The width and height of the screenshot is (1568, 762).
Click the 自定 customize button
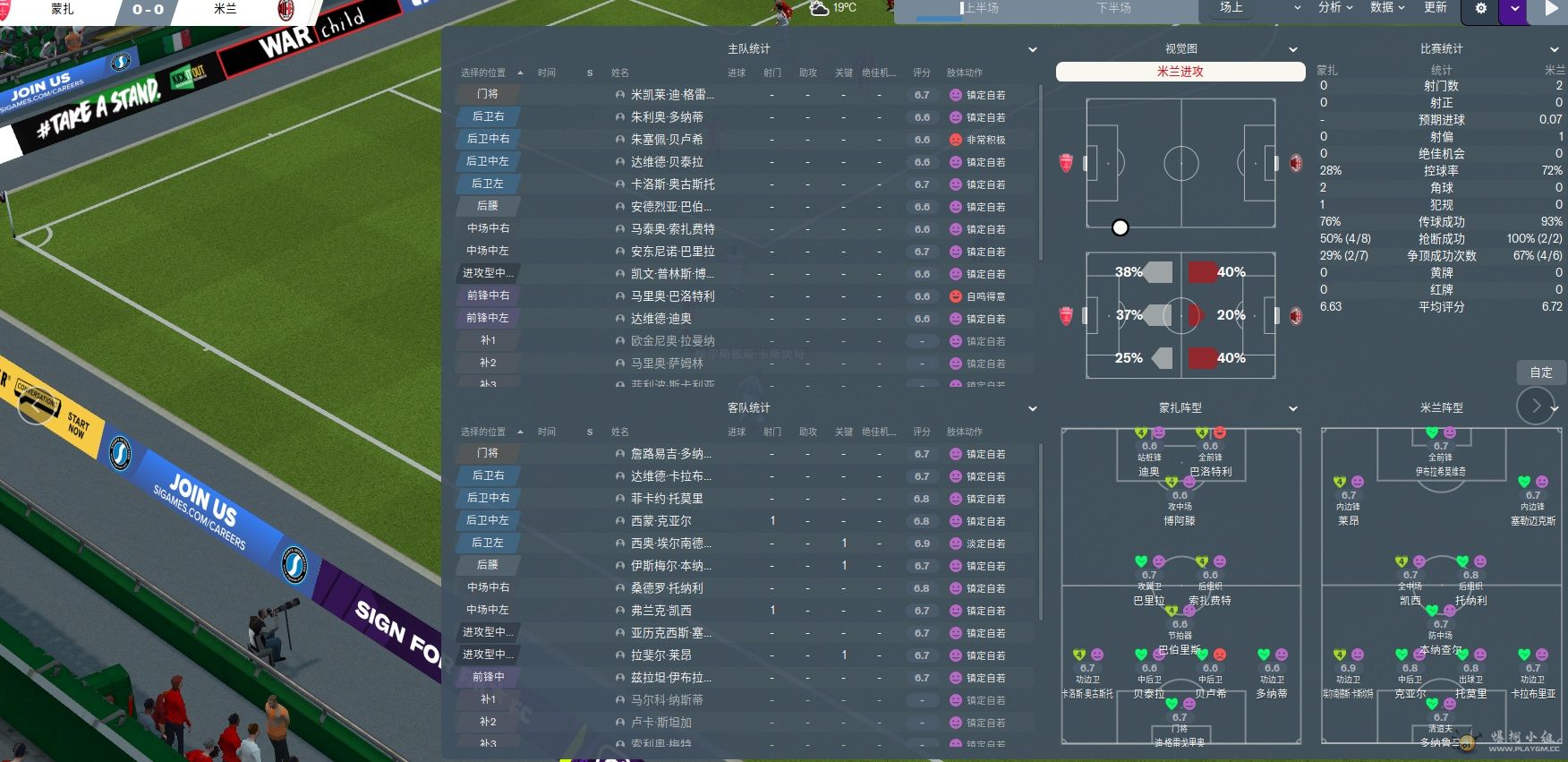[x=1541, y=372]
